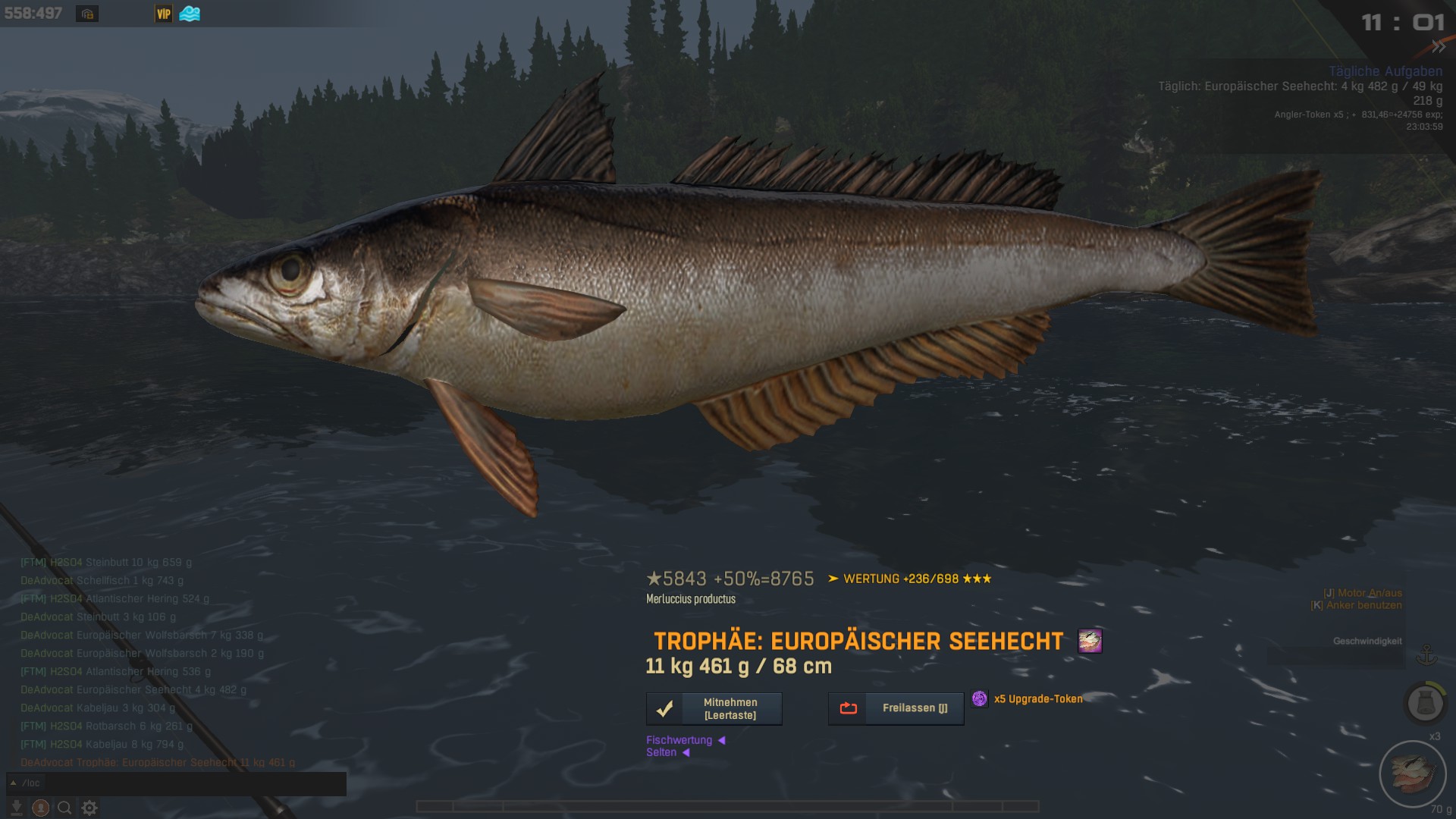The height and width of the screenshot is (819, 1456).
Task: Open the player profile chat icon
Action: tap(41, 808)
